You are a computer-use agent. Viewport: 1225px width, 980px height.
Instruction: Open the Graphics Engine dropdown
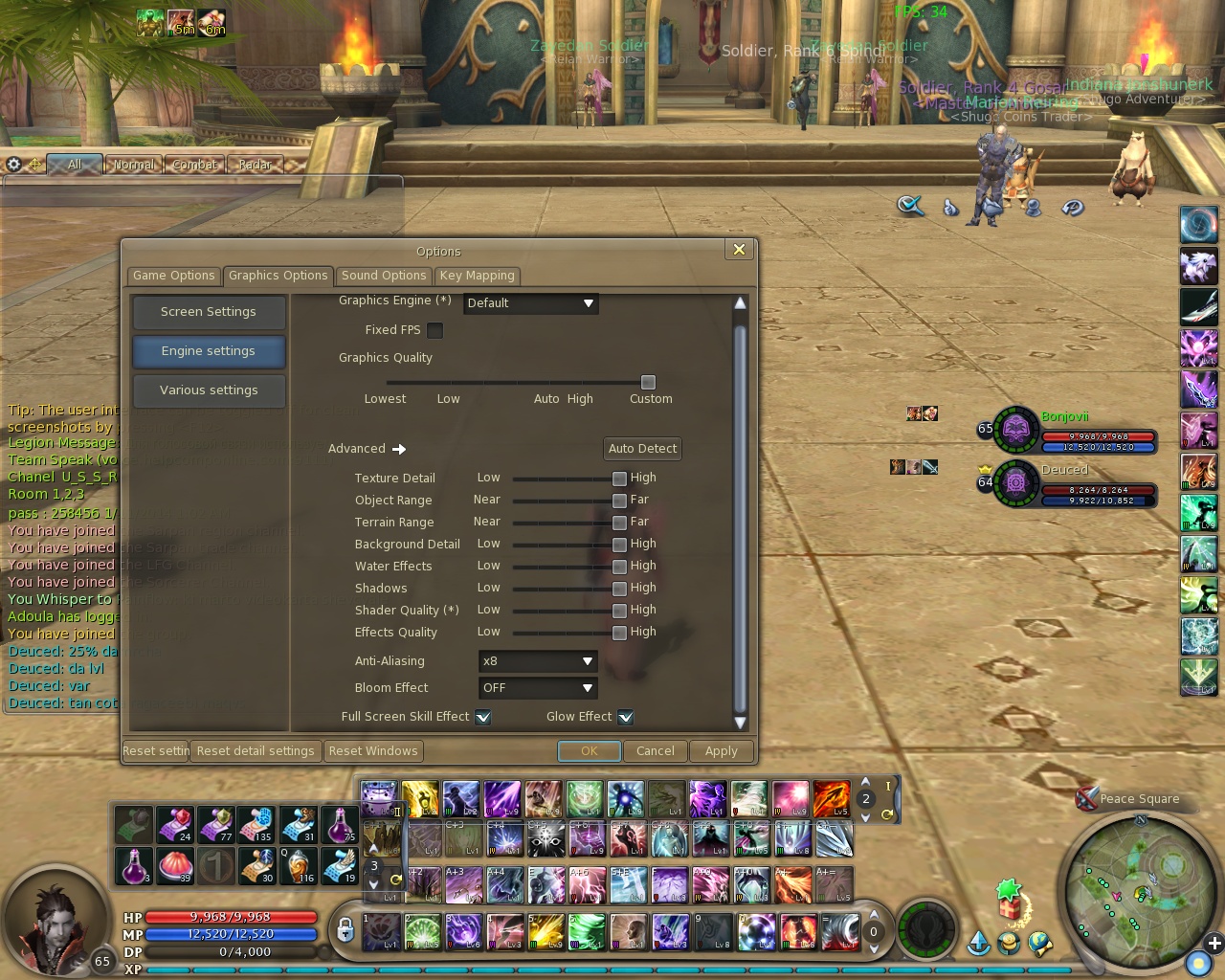click(530, 303)
